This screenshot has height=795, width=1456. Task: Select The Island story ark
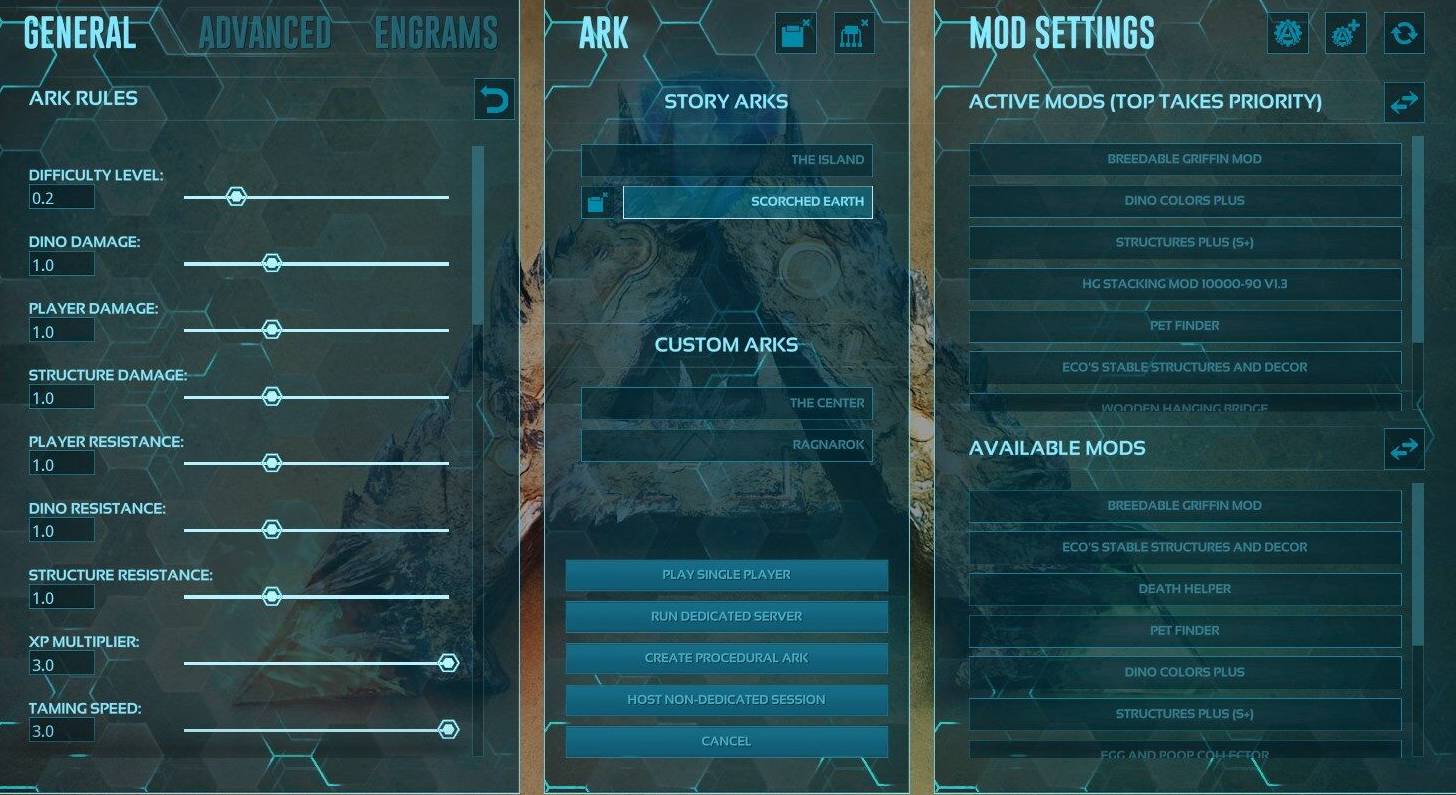coord(727,159)
